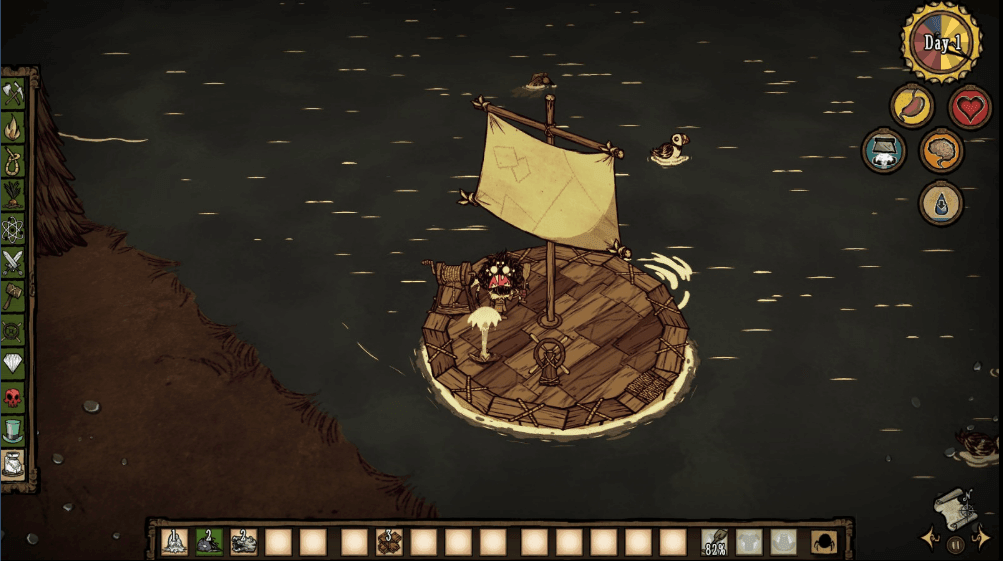
Task: Select the empty body armor equip slot
Action: 749,542
